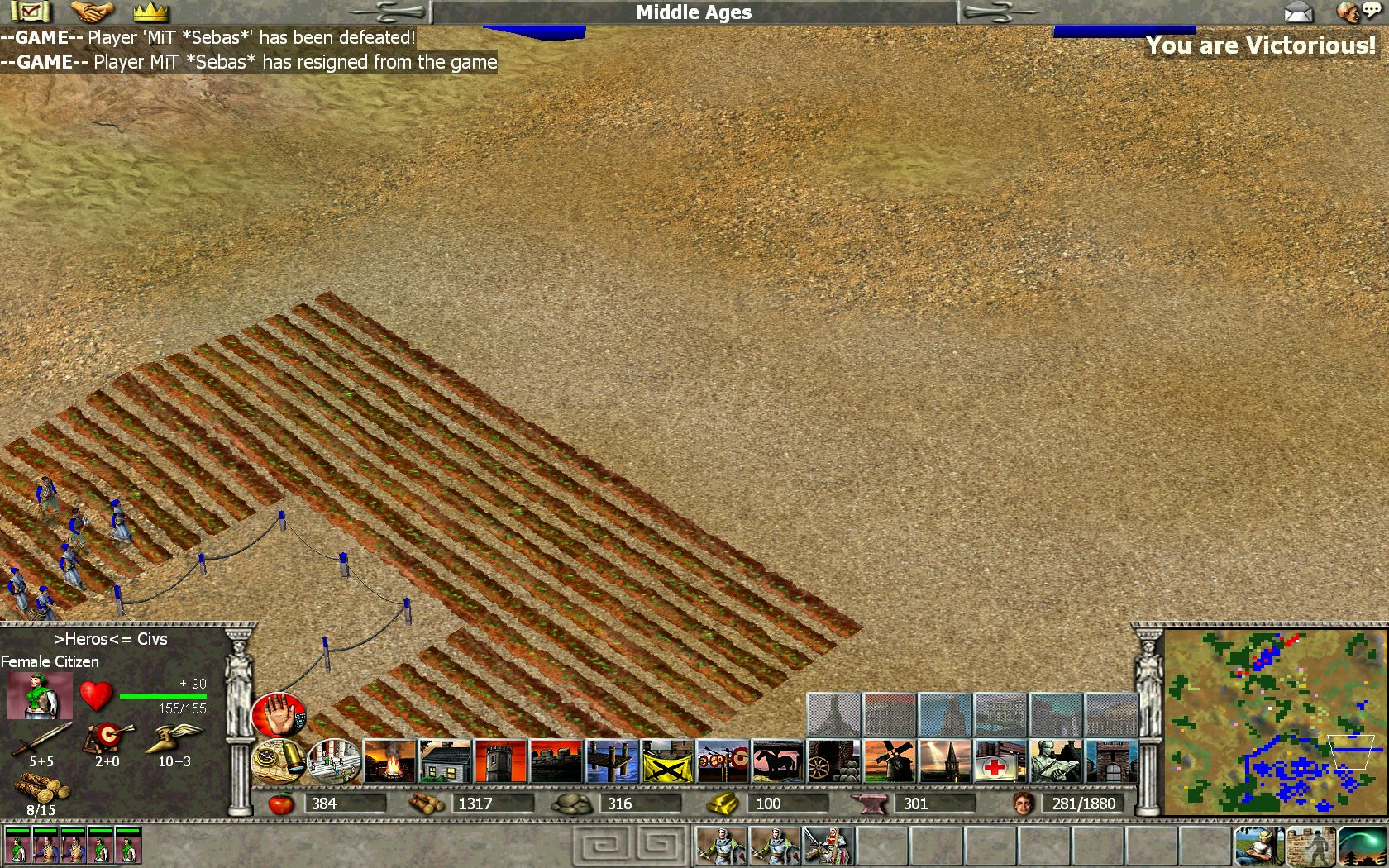
Task: Build an archery range
Action: coord(723,761)
